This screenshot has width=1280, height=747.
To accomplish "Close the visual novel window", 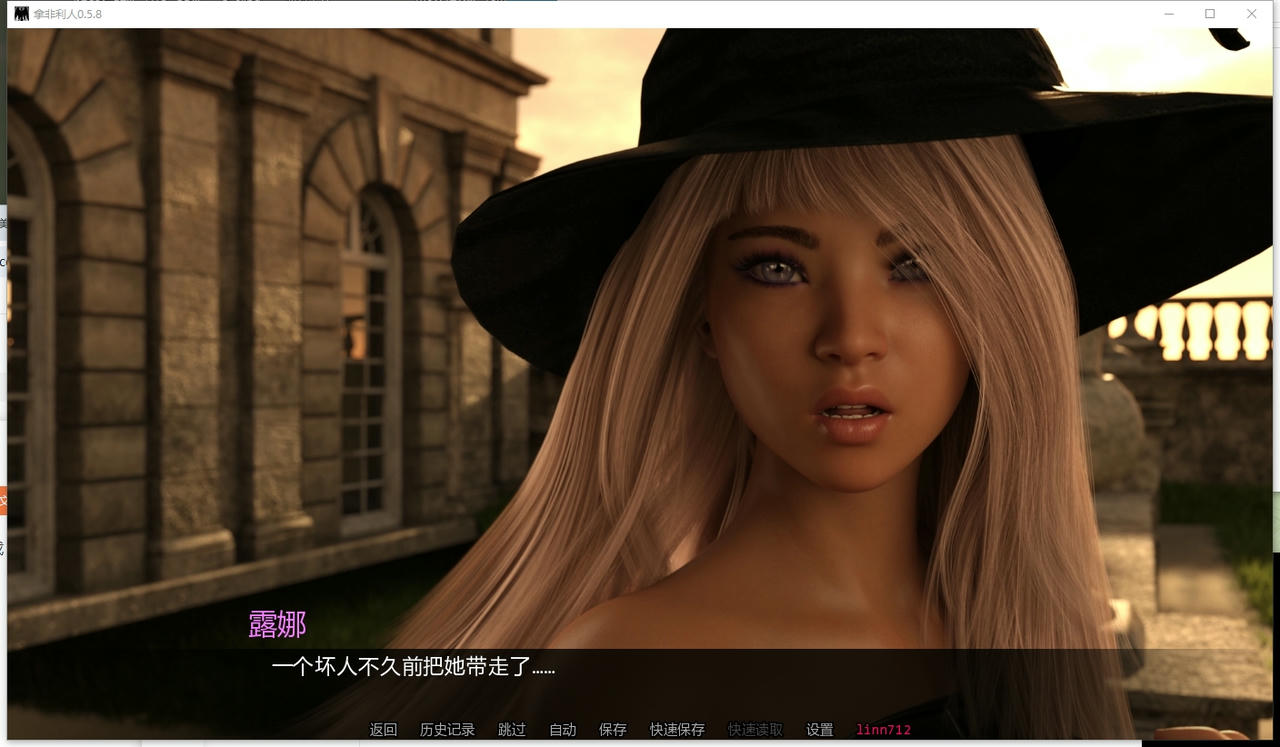I will click(x=1251, y=14).
